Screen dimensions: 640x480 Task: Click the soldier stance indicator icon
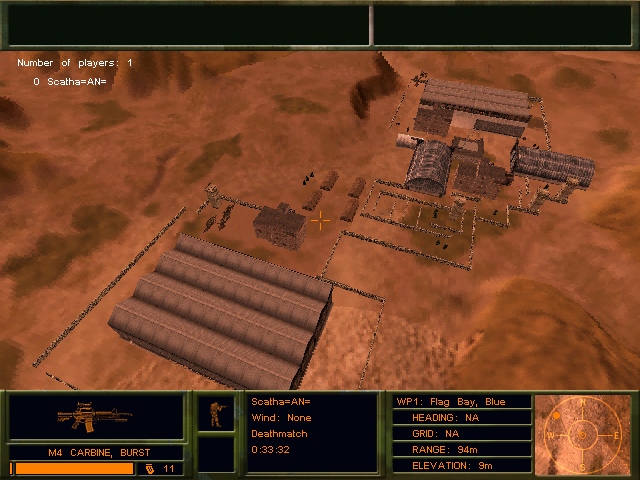215,412
